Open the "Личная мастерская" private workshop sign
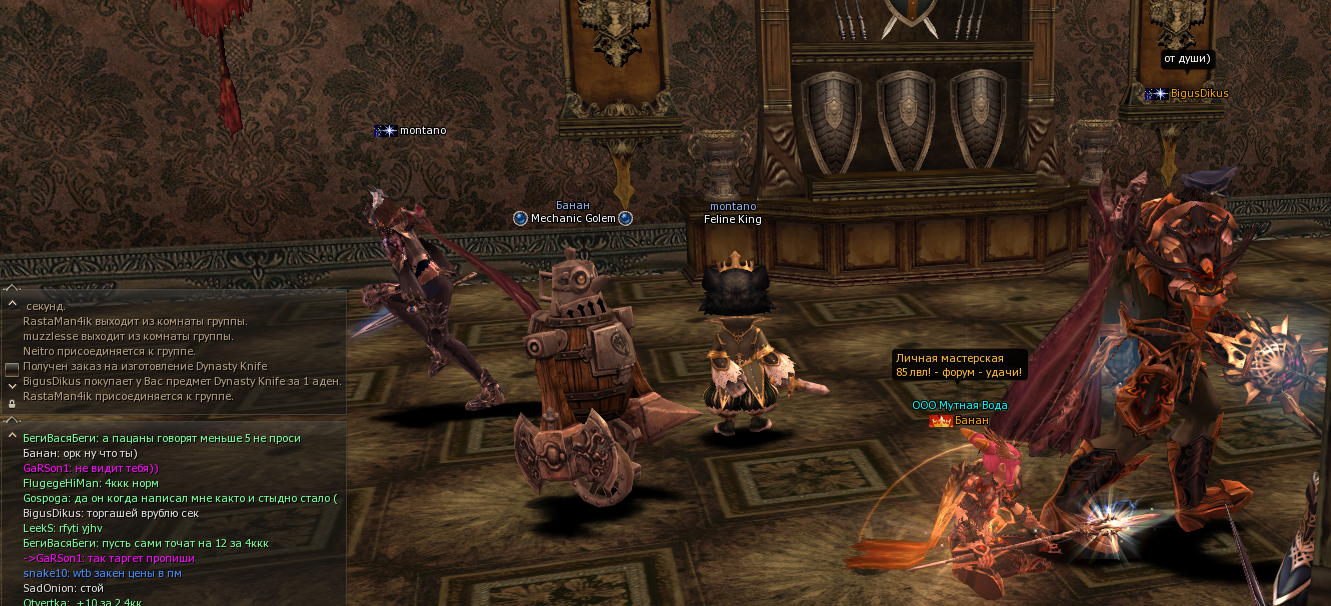Screen dimensions: 1331x606 click(959, 365)
